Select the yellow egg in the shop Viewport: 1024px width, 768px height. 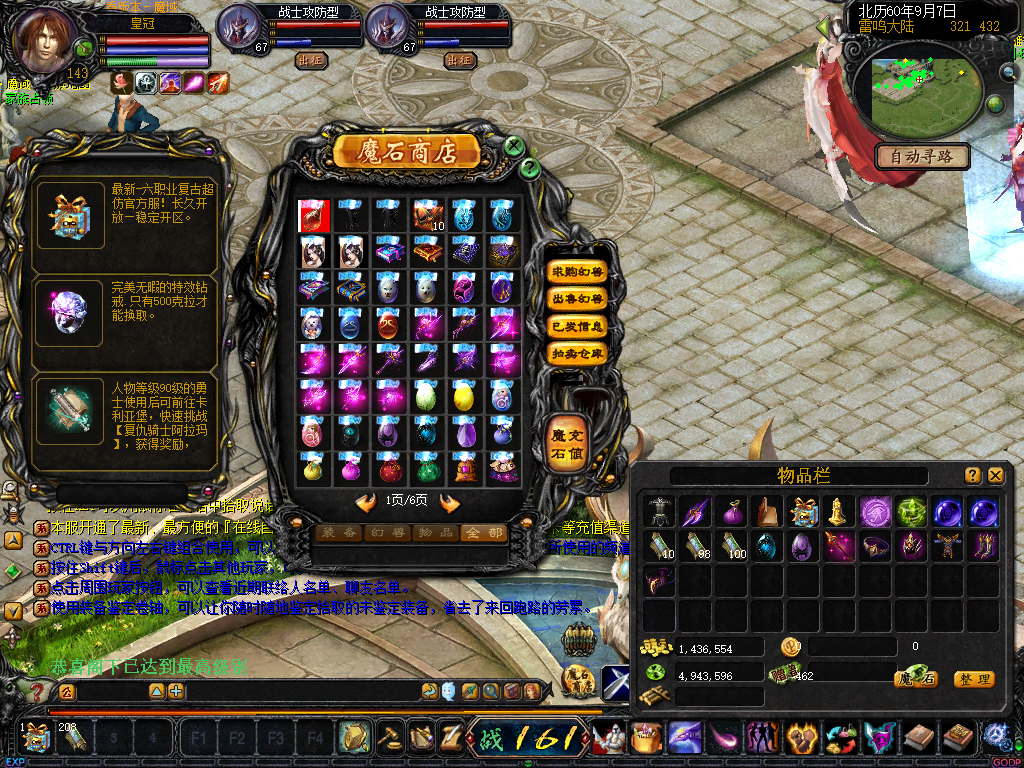click(463, 398)
